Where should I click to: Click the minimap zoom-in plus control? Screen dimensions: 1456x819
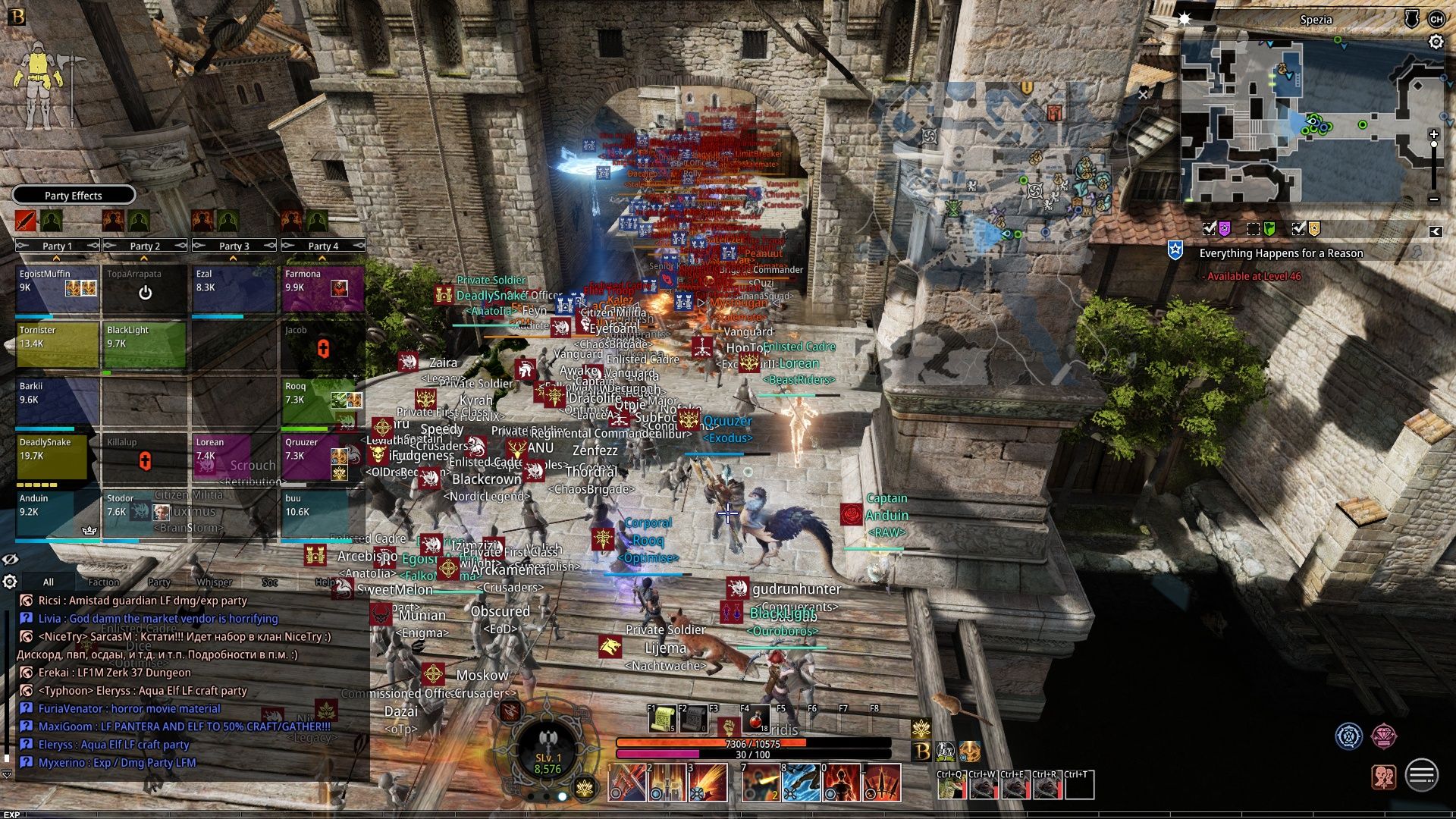(x=1433, y=133)
